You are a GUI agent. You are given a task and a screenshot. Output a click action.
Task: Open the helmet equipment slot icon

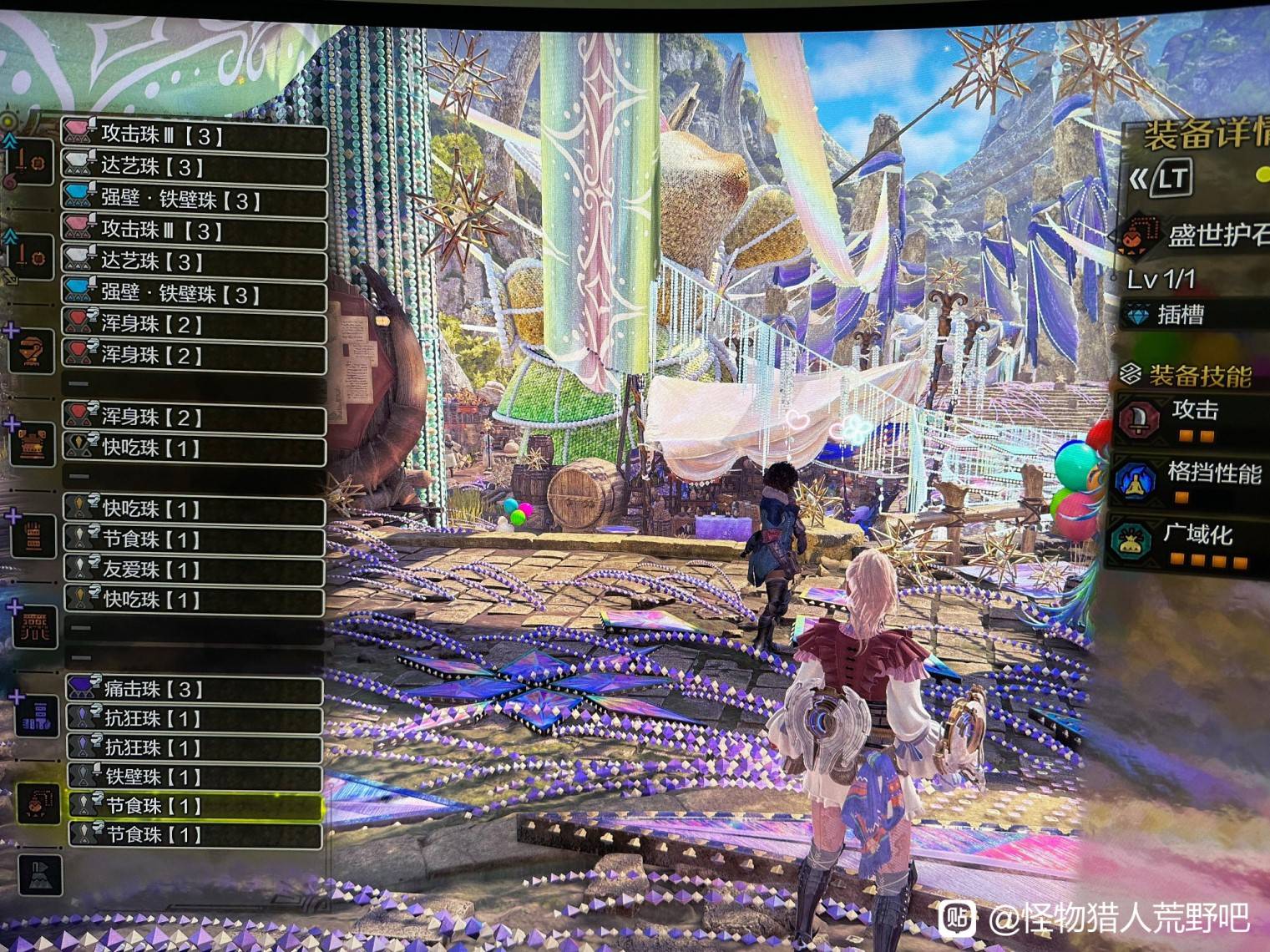[x=34, y=352]
